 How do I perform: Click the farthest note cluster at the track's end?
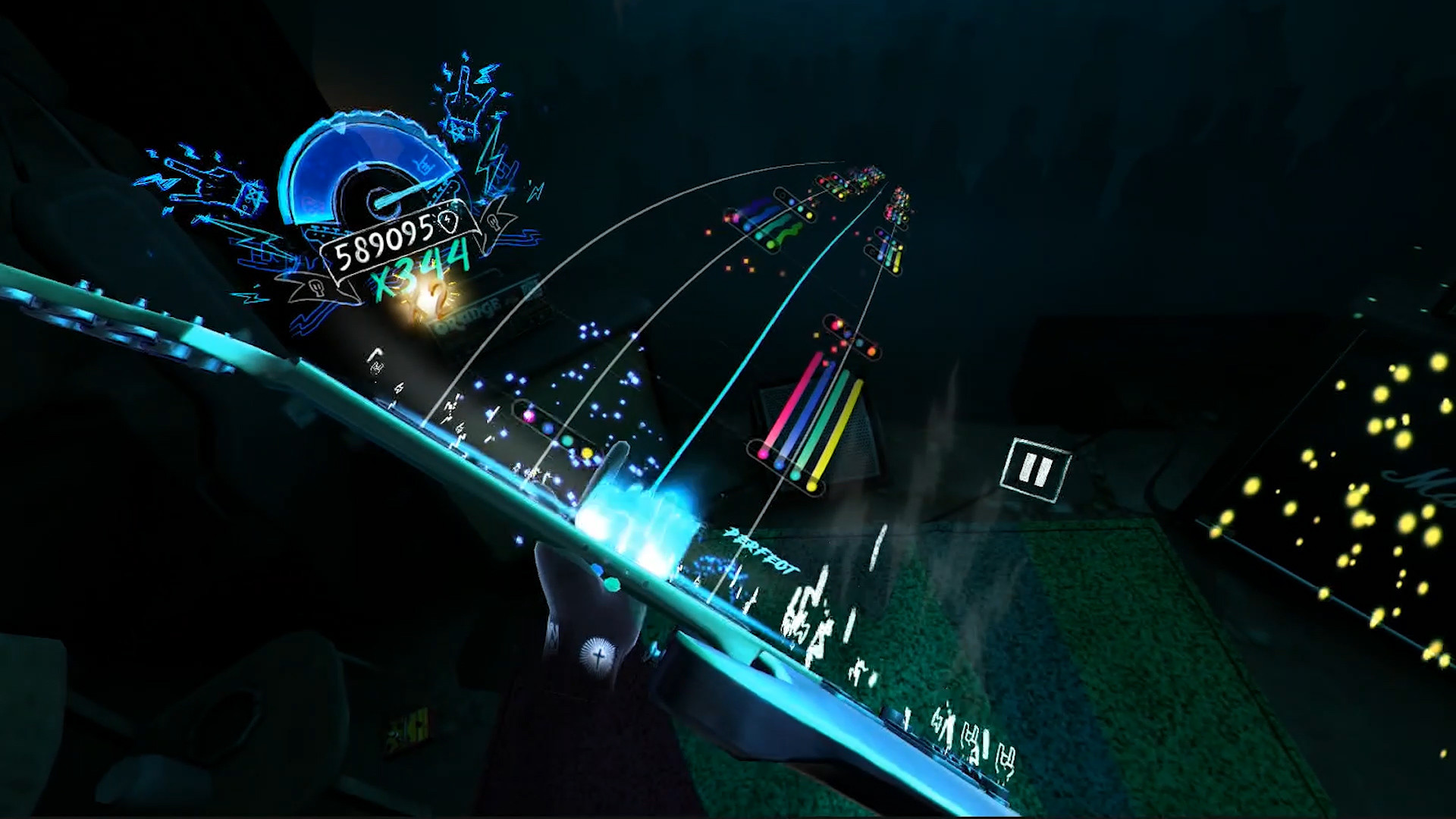point(872,174)
